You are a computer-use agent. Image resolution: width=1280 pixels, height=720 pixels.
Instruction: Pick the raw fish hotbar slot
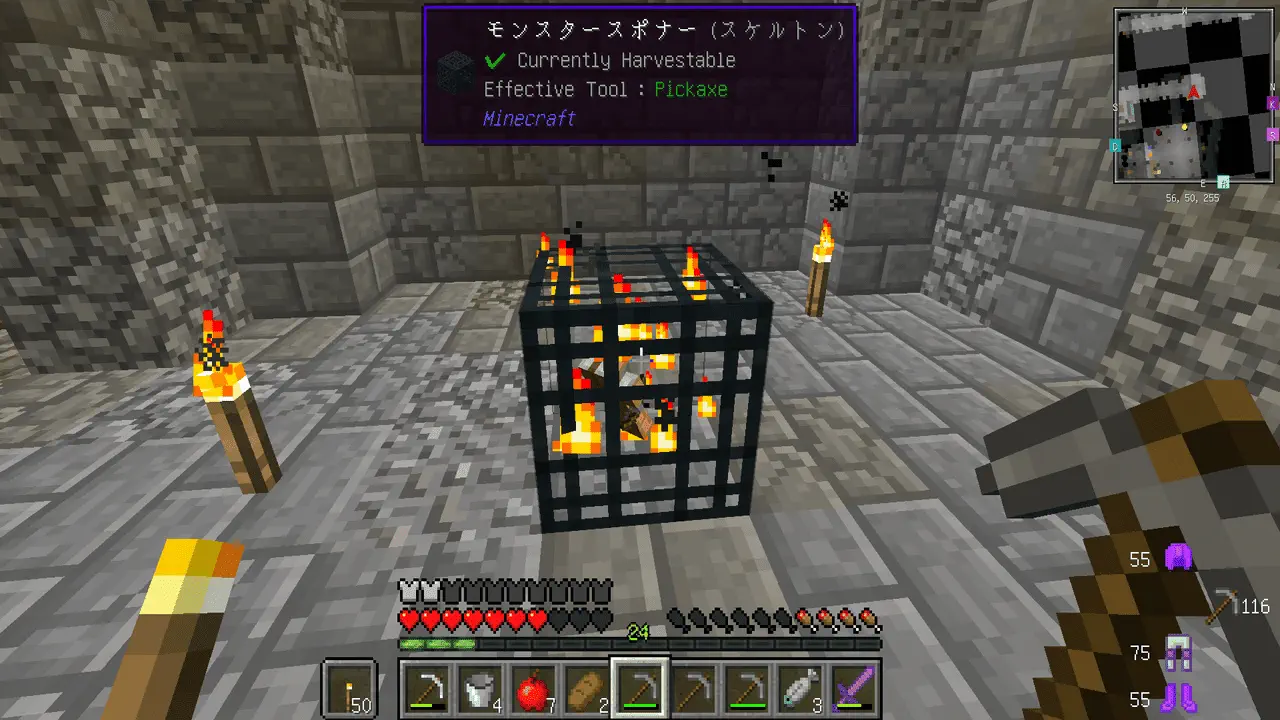[x=800, y=690]
